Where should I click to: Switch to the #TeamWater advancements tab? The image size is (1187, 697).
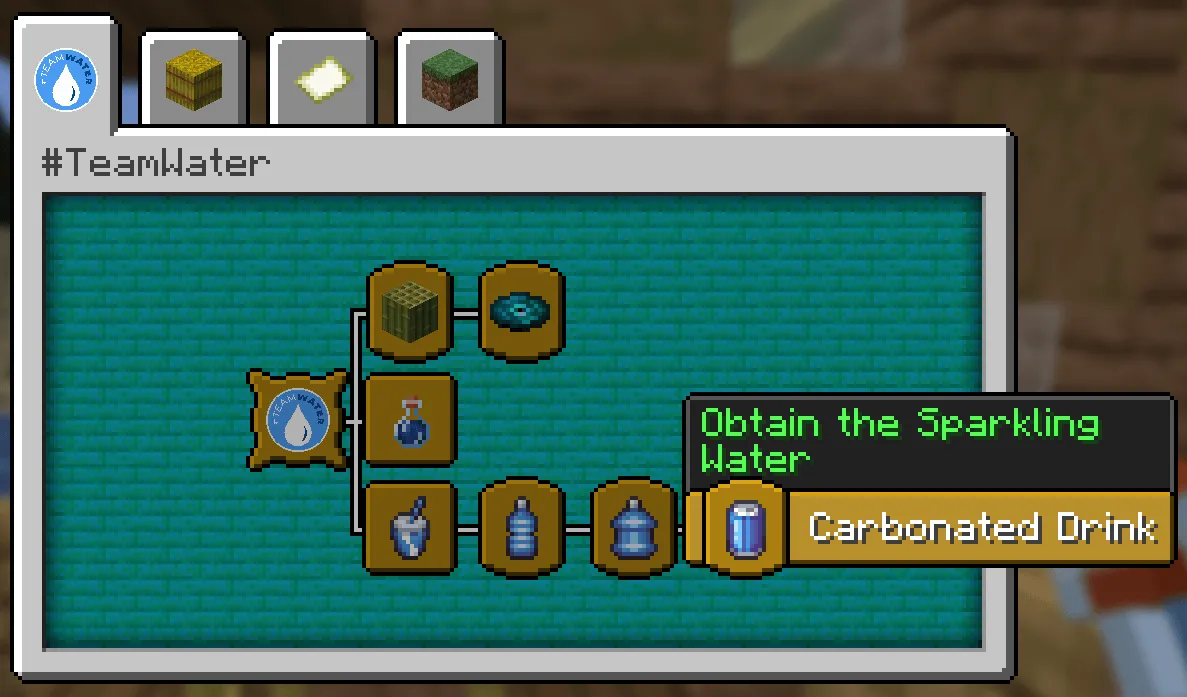(x=66, y=82)
